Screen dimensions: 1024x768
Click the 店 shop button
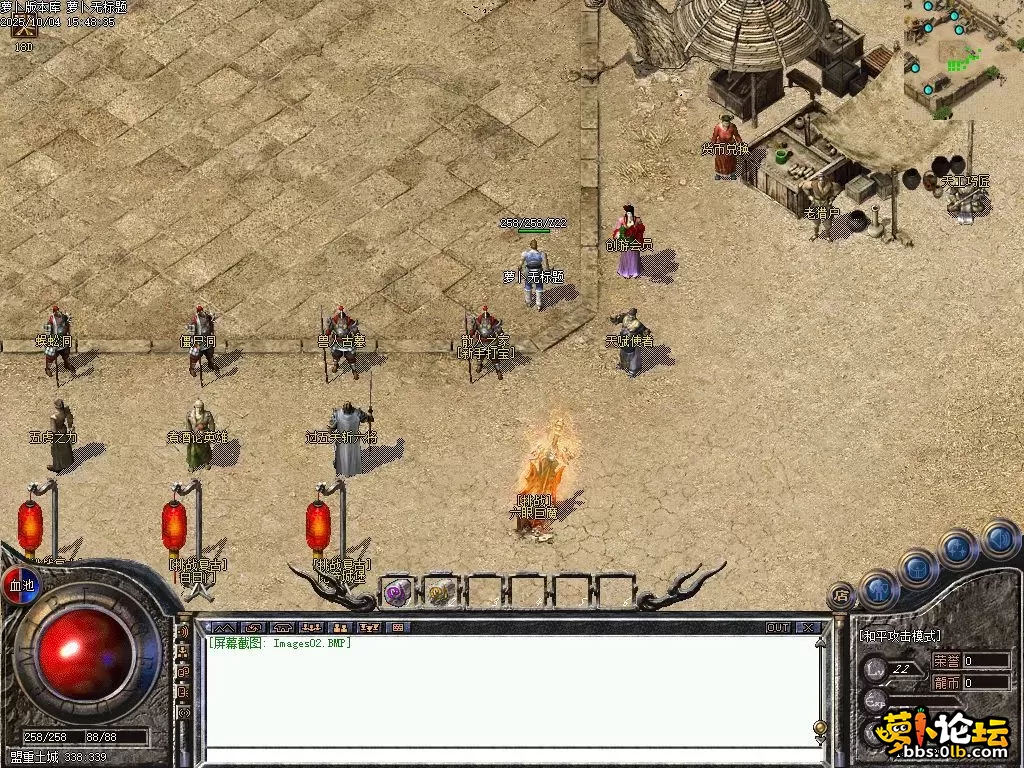click(x=841, y=594)
